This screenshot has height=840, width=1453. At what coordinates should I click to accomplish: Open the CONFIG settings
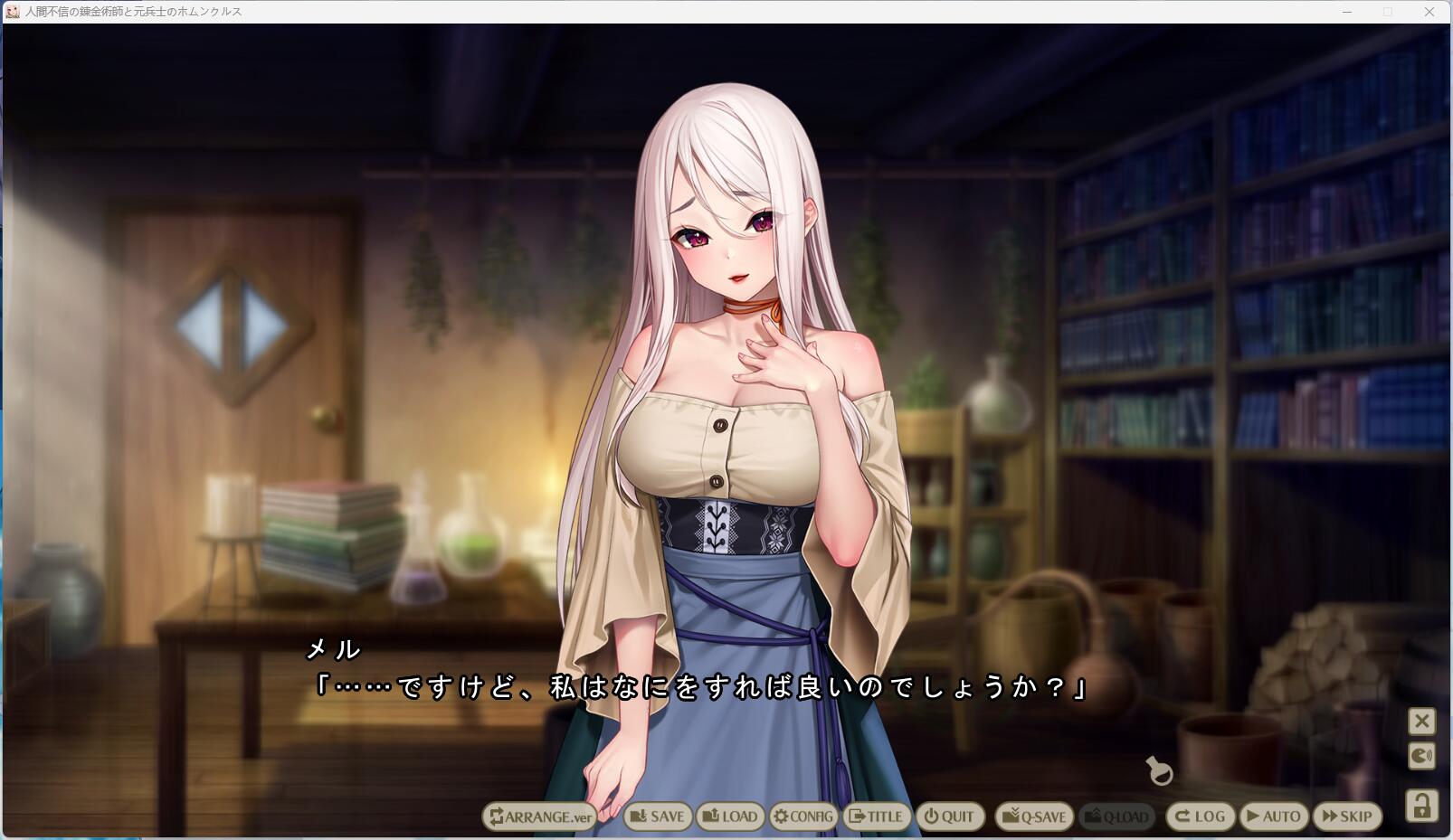point(803,816)
